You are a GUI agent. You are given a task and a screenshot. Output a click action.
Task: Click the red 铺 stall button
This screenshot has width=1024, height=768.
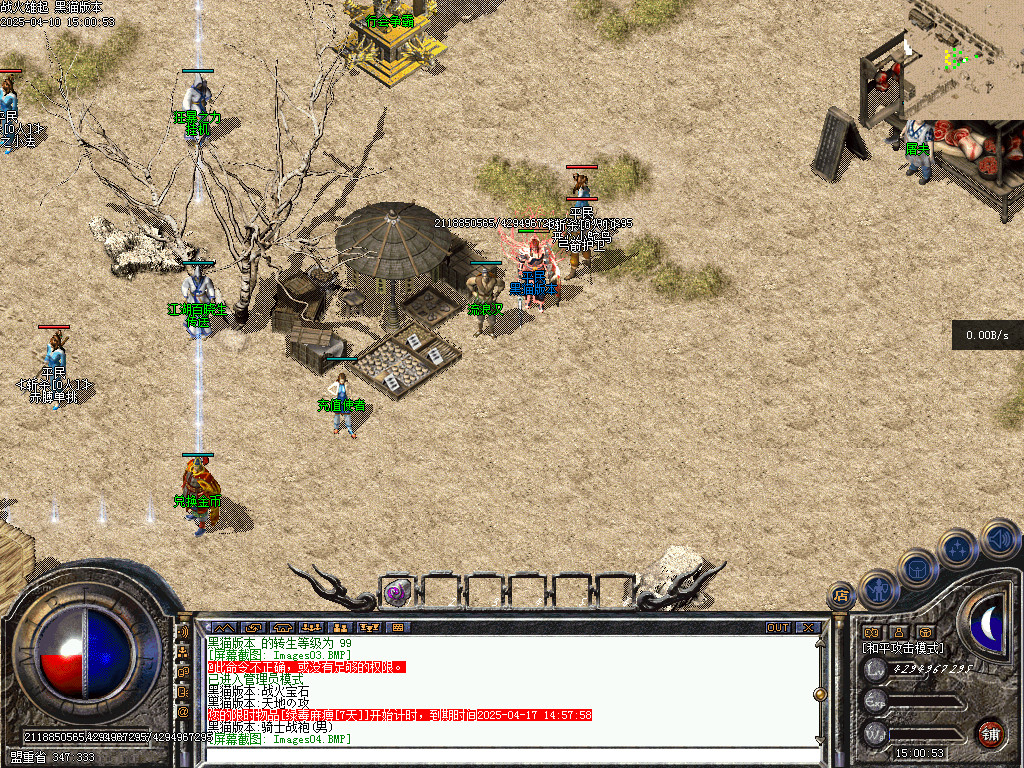pyautogui.click(x=990, y=733)
